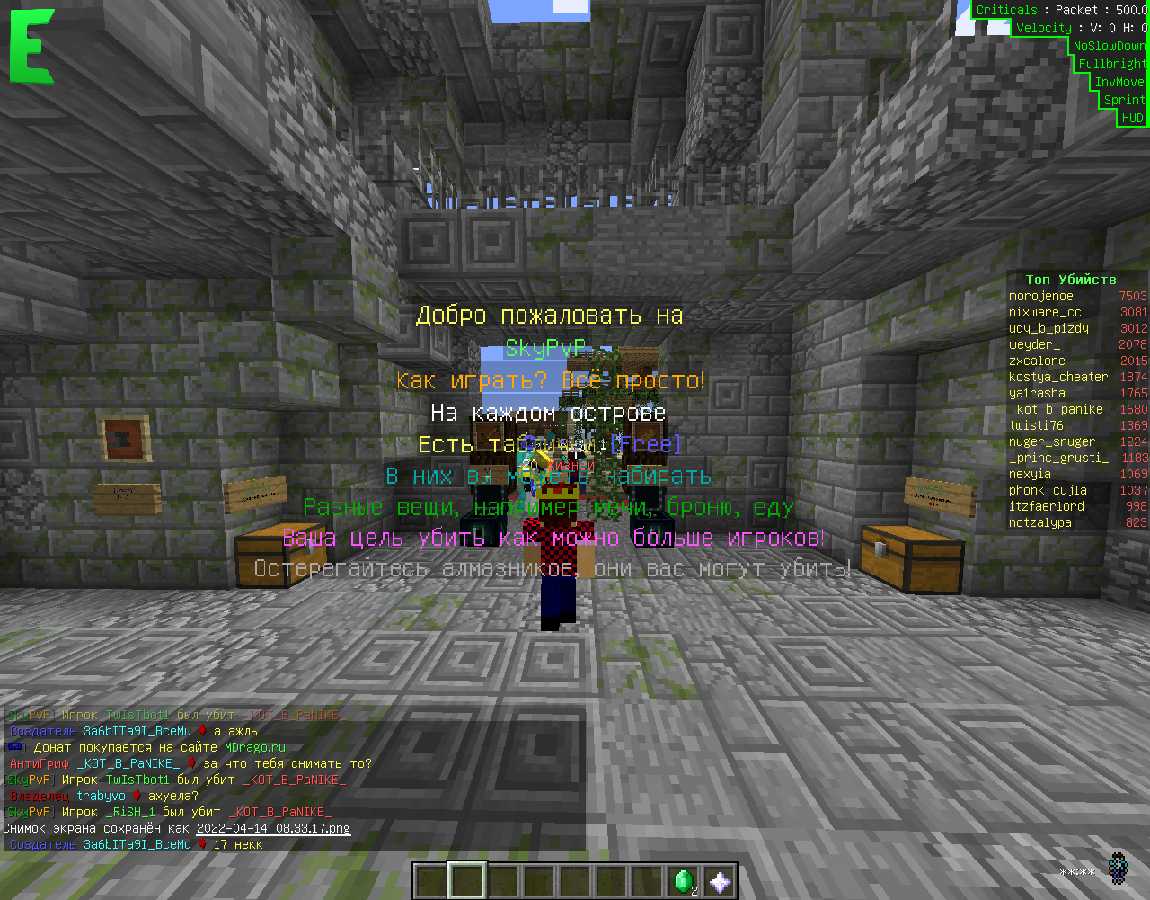Click the highlighted empty hotbar slot
The width and height of the screenshot is (1150, 900).
pos(467,881)
